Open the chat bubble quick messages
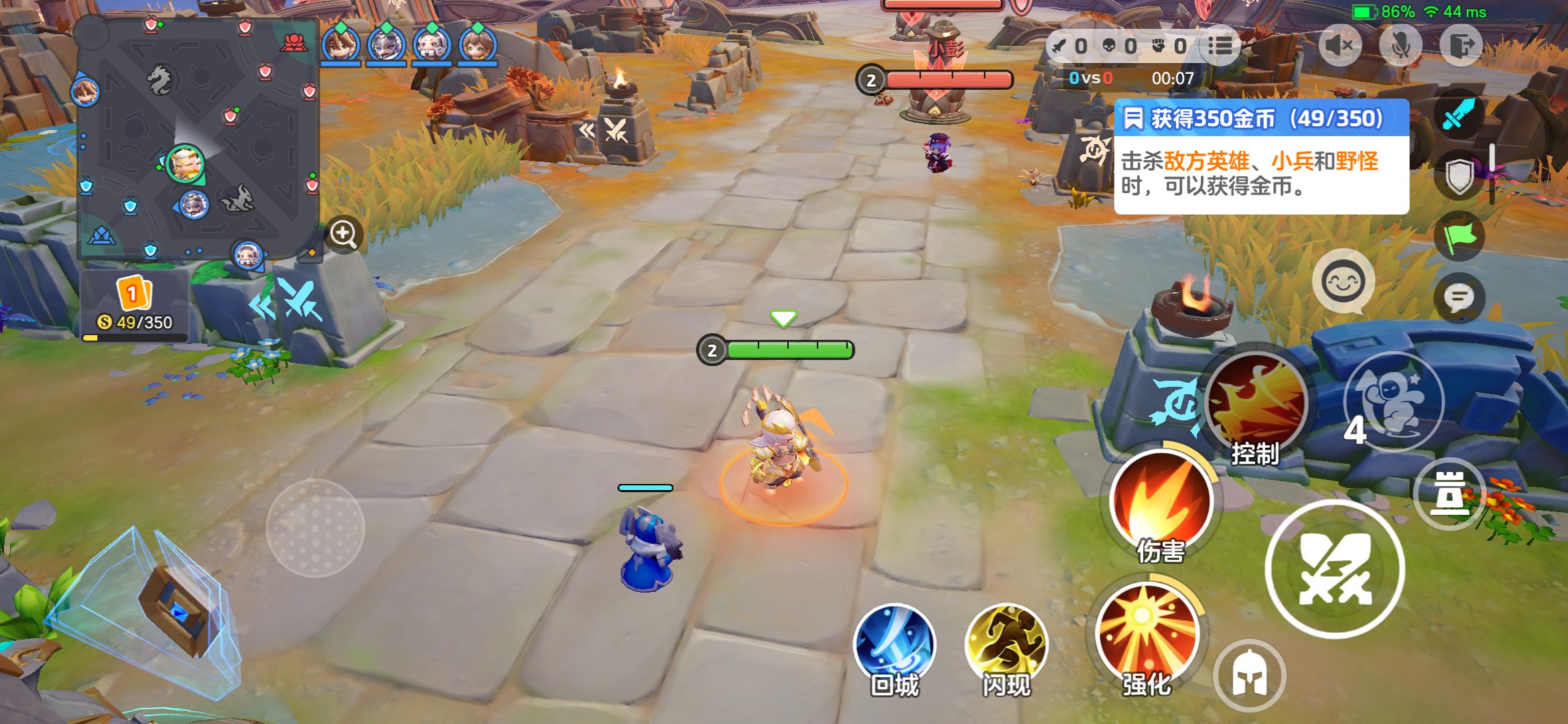The image size is (1568, 724). click(x=1459, y=297)
